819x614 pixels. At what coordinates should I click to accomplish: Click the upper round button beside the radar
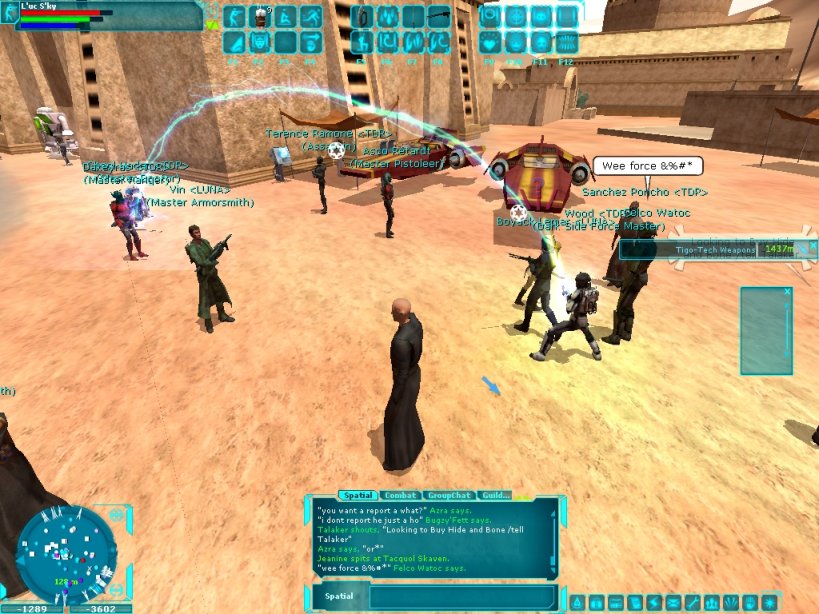tap(117, 515)
